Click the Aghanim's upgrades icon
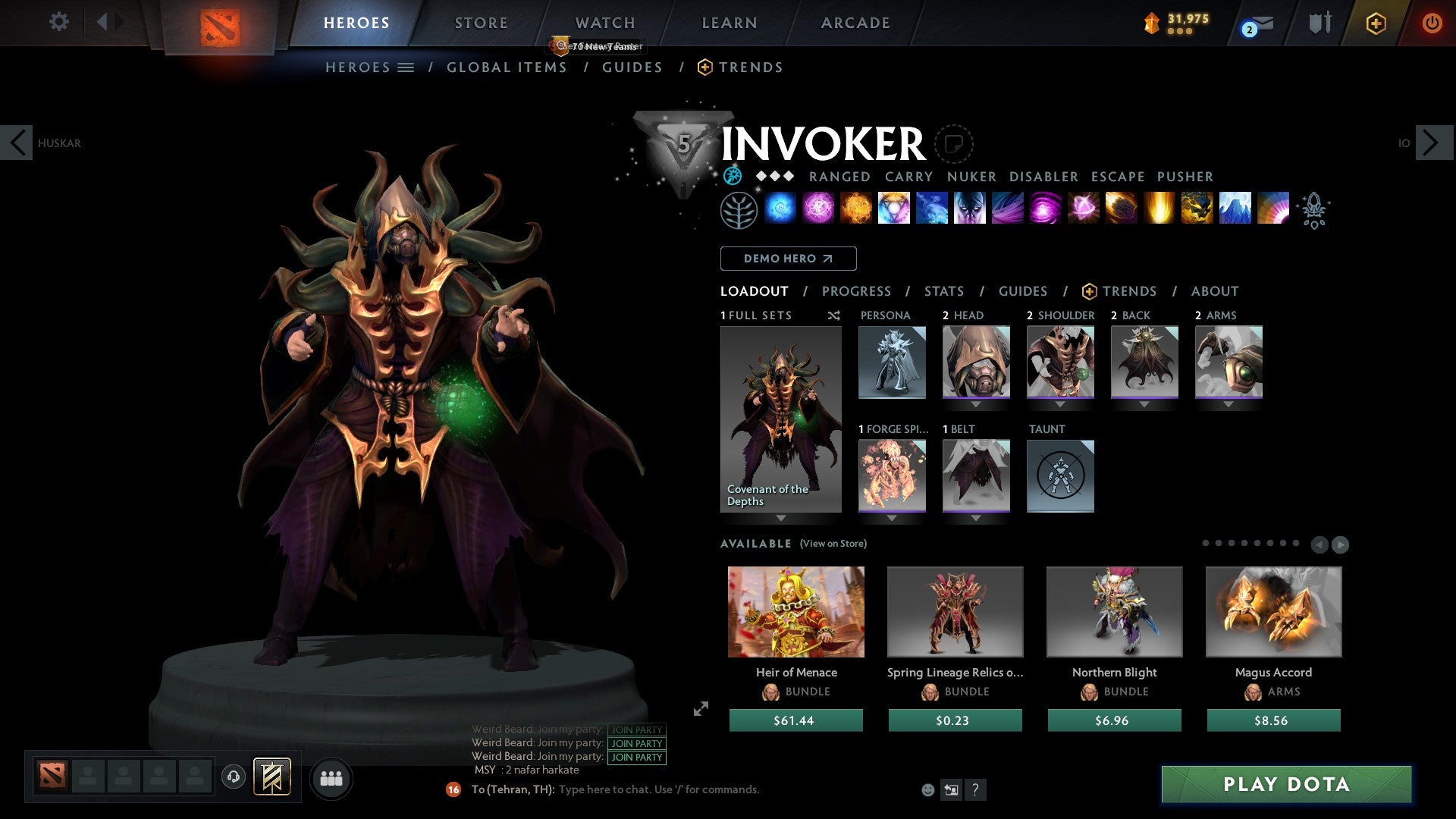The image size is (1456, 819). 1315,212
